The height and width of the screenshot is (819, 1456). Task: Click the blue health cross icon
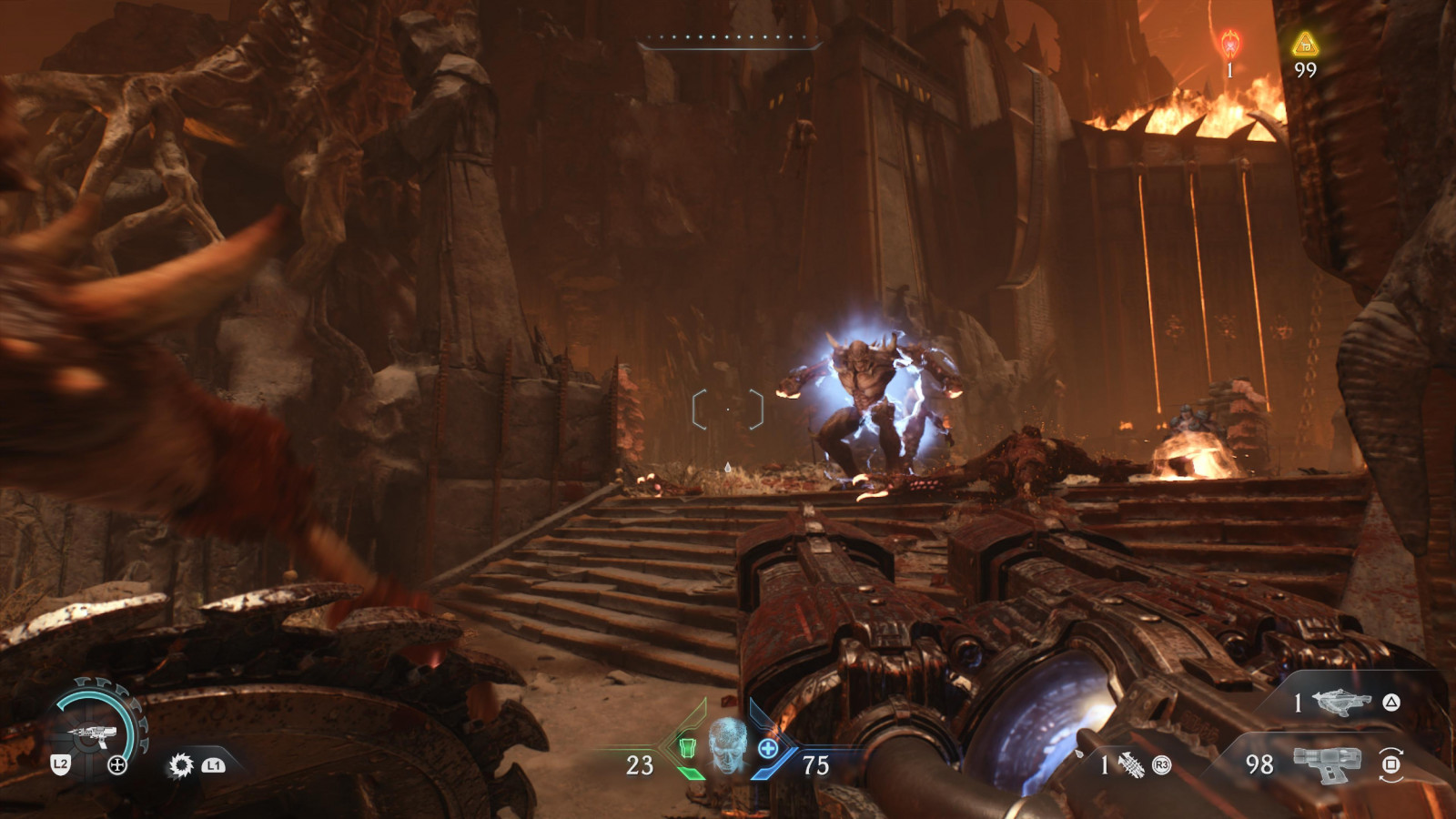pyautogui.click(x=768, y=748)
